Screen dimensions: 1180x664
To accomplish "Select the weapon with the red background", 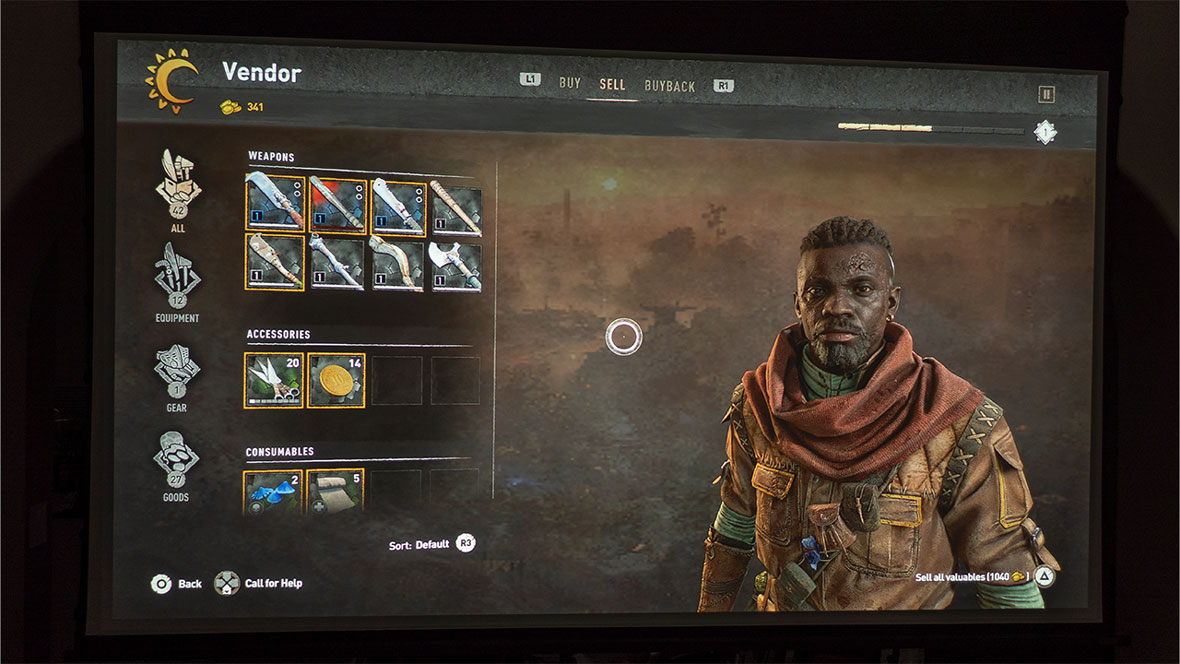I will [337, 205].
